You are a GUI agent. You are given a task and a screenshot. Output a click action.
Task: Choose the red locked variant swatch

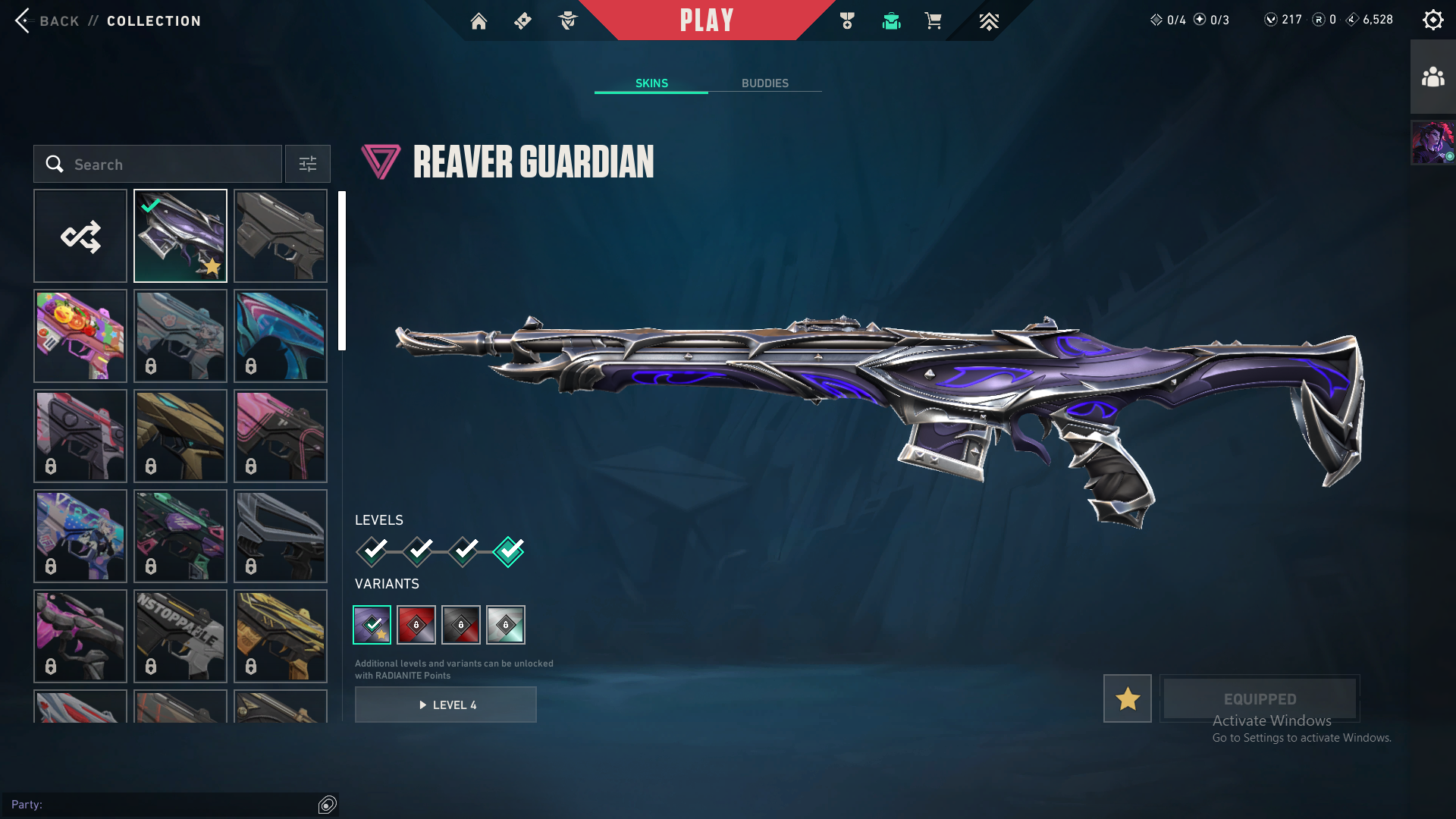coord(416,625)
